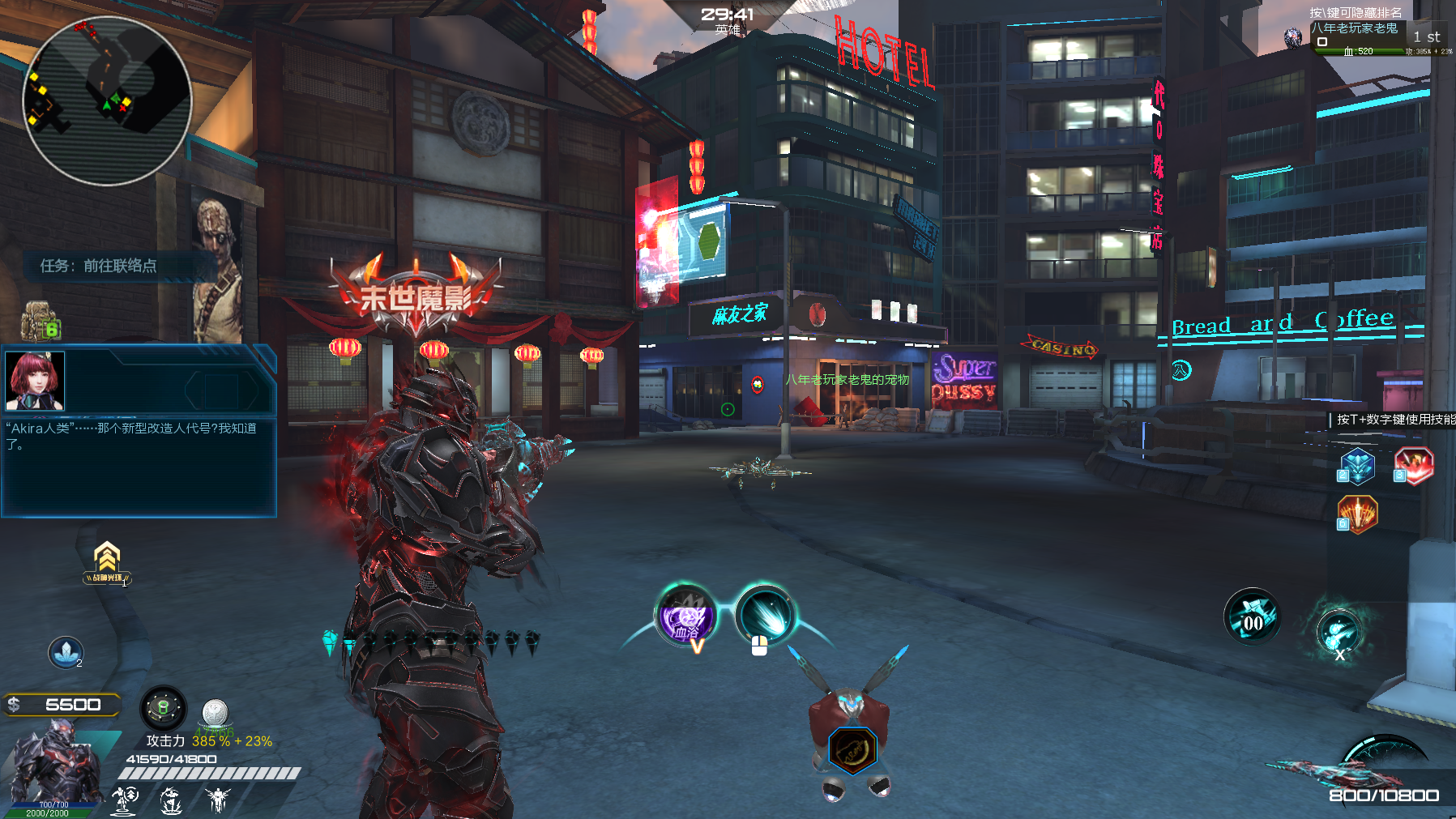Select the round landmine gadget icon
This screenshot has width=1456, height=819.
[163, 709]
